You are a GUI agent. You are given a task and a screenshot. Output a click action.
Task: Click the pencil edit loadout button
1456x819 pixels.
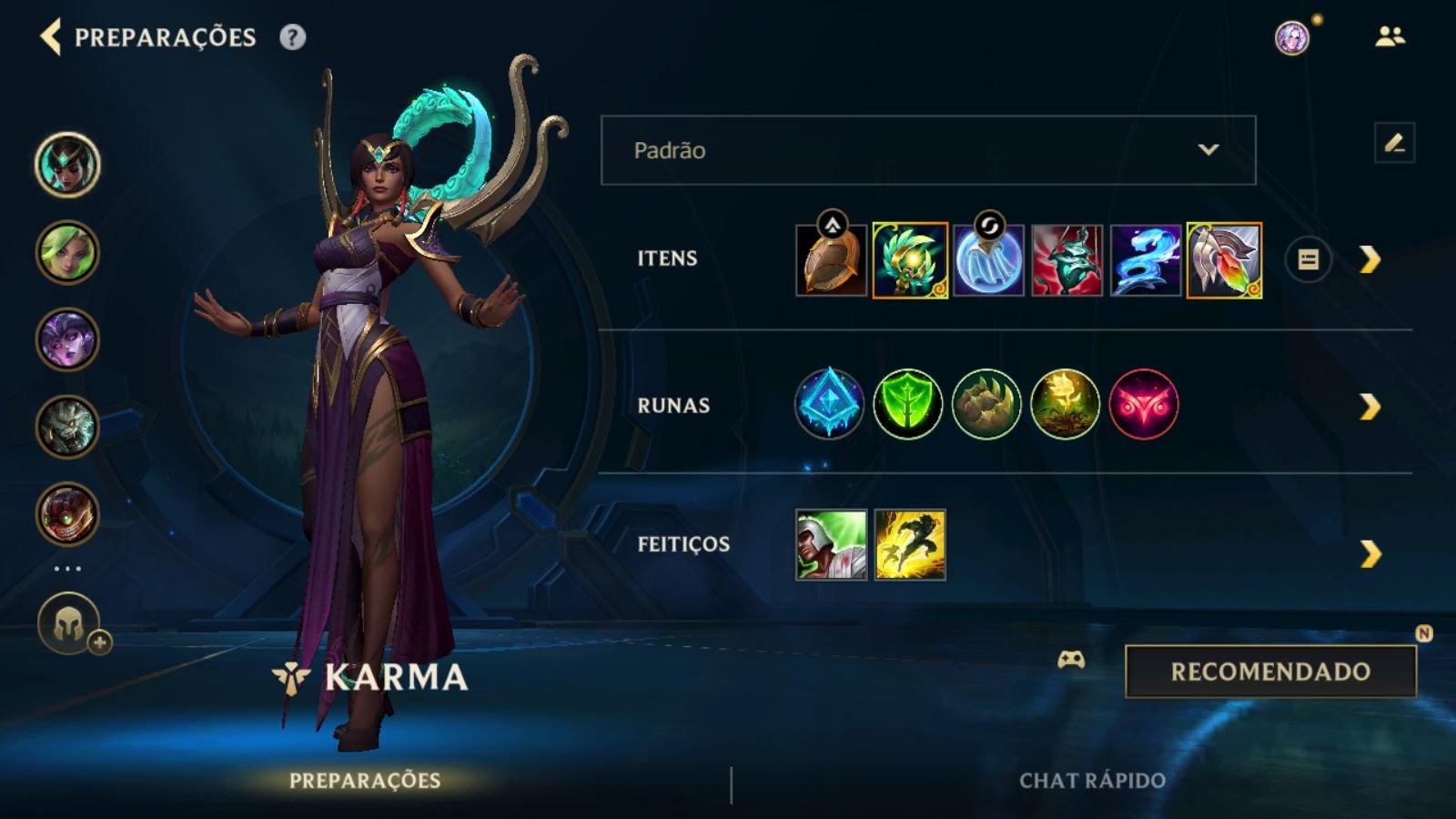coord(1393,144)
